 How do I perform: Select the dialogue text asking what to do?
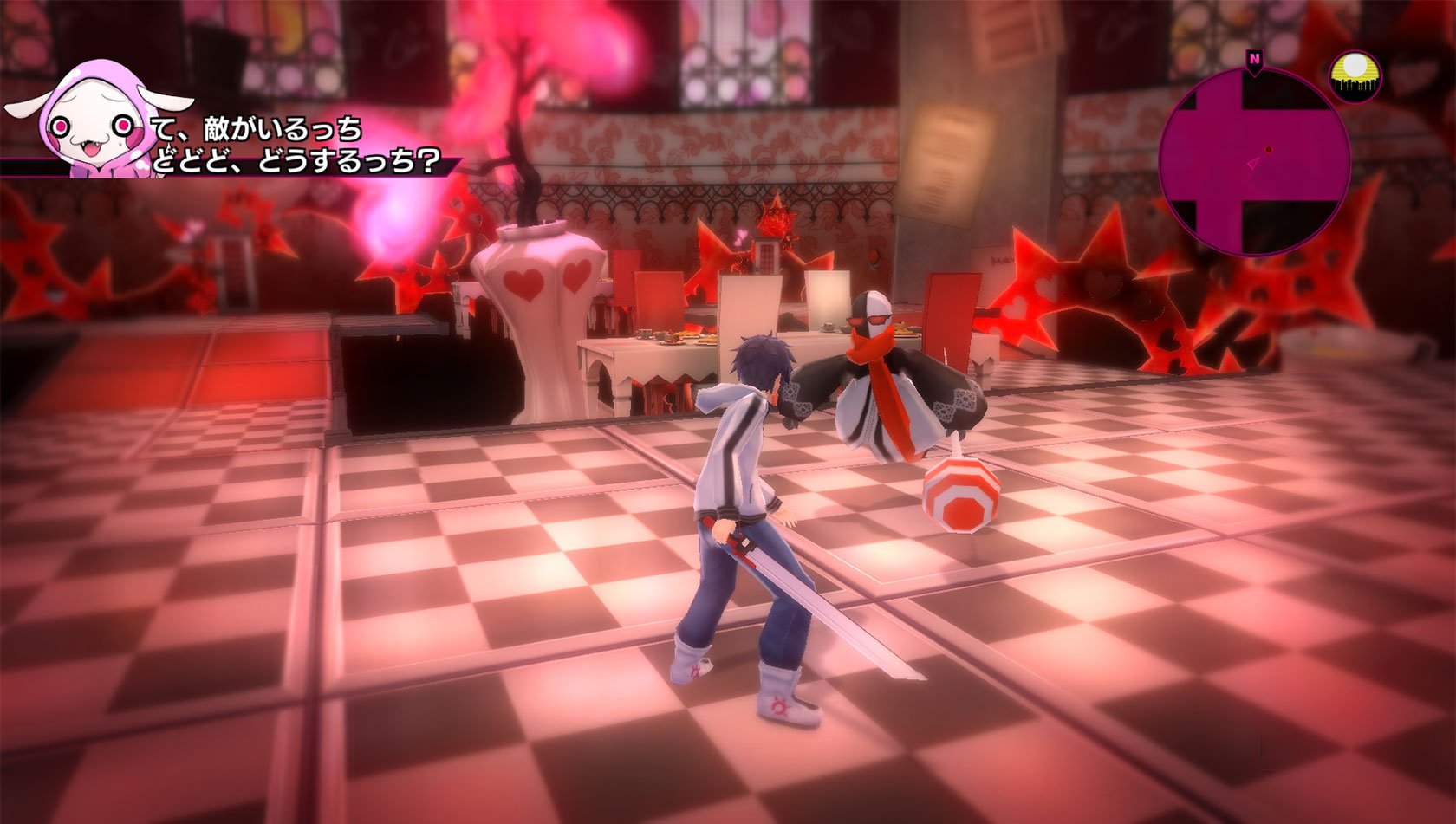click(295, 160)
